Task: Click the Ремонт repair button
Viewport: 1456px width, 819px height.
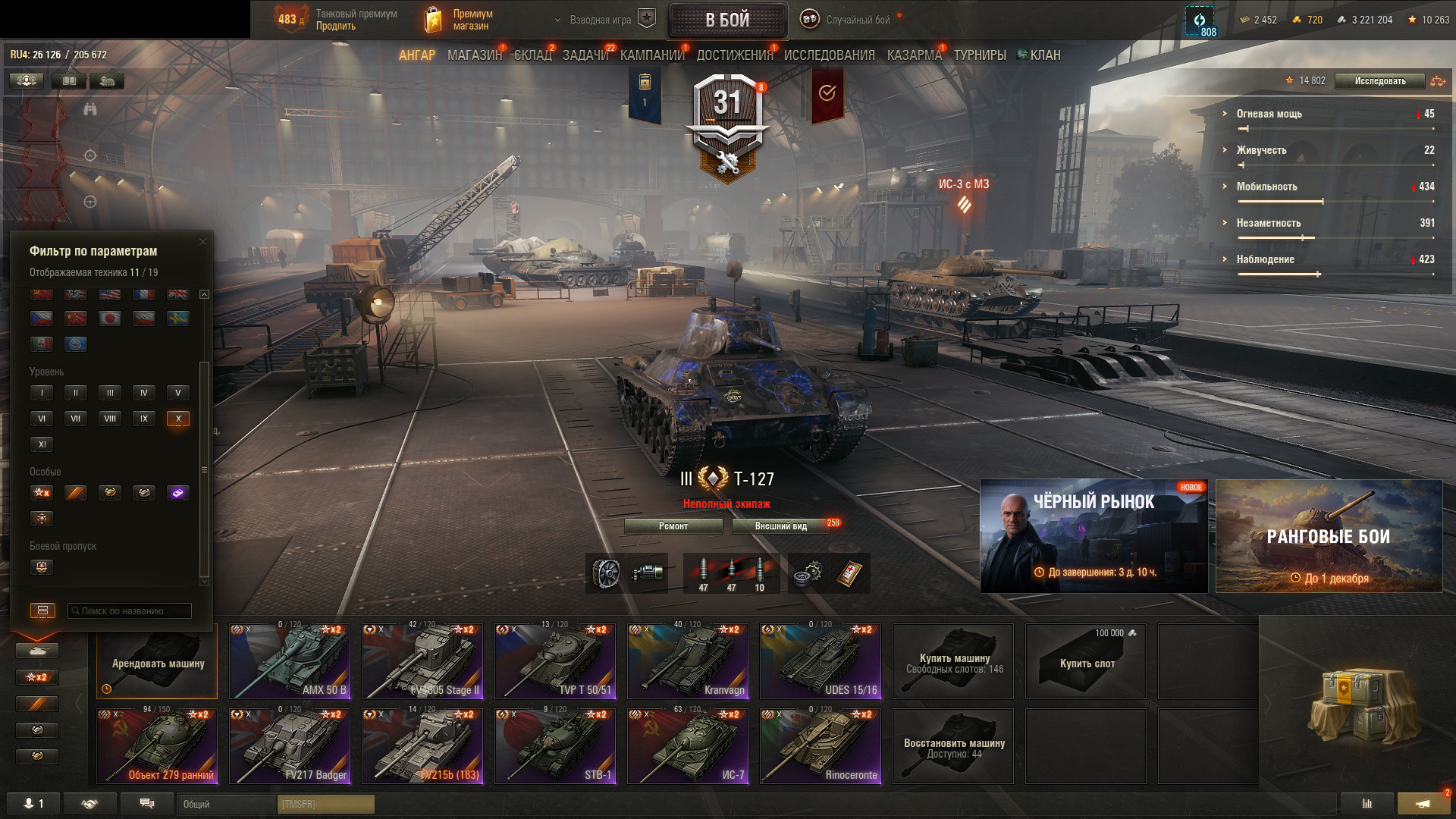Action: point(673,526)
